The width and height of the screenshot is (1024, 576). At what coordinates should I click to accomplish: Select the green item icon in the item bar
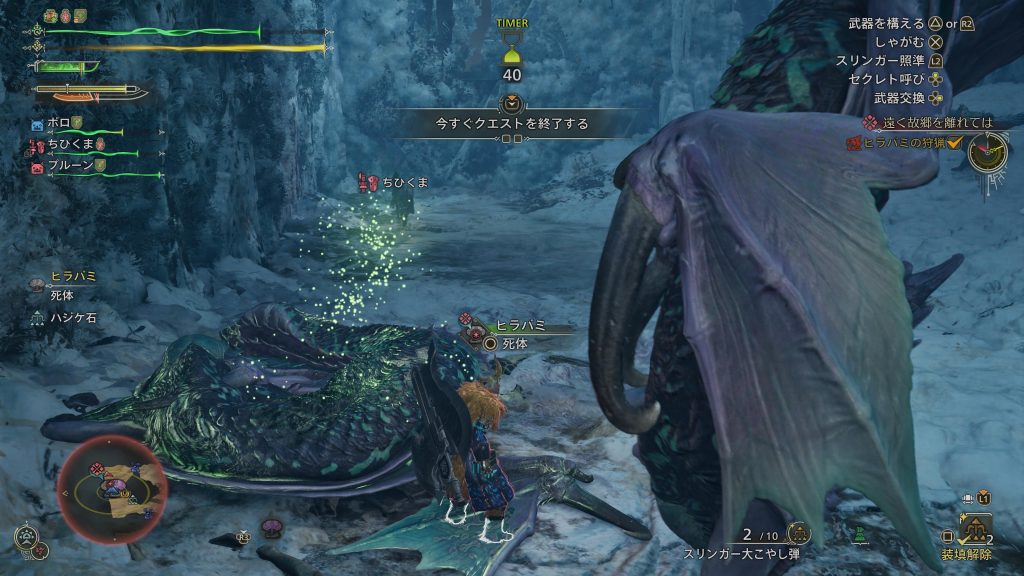pyautogui.click(x=860, y=536)
